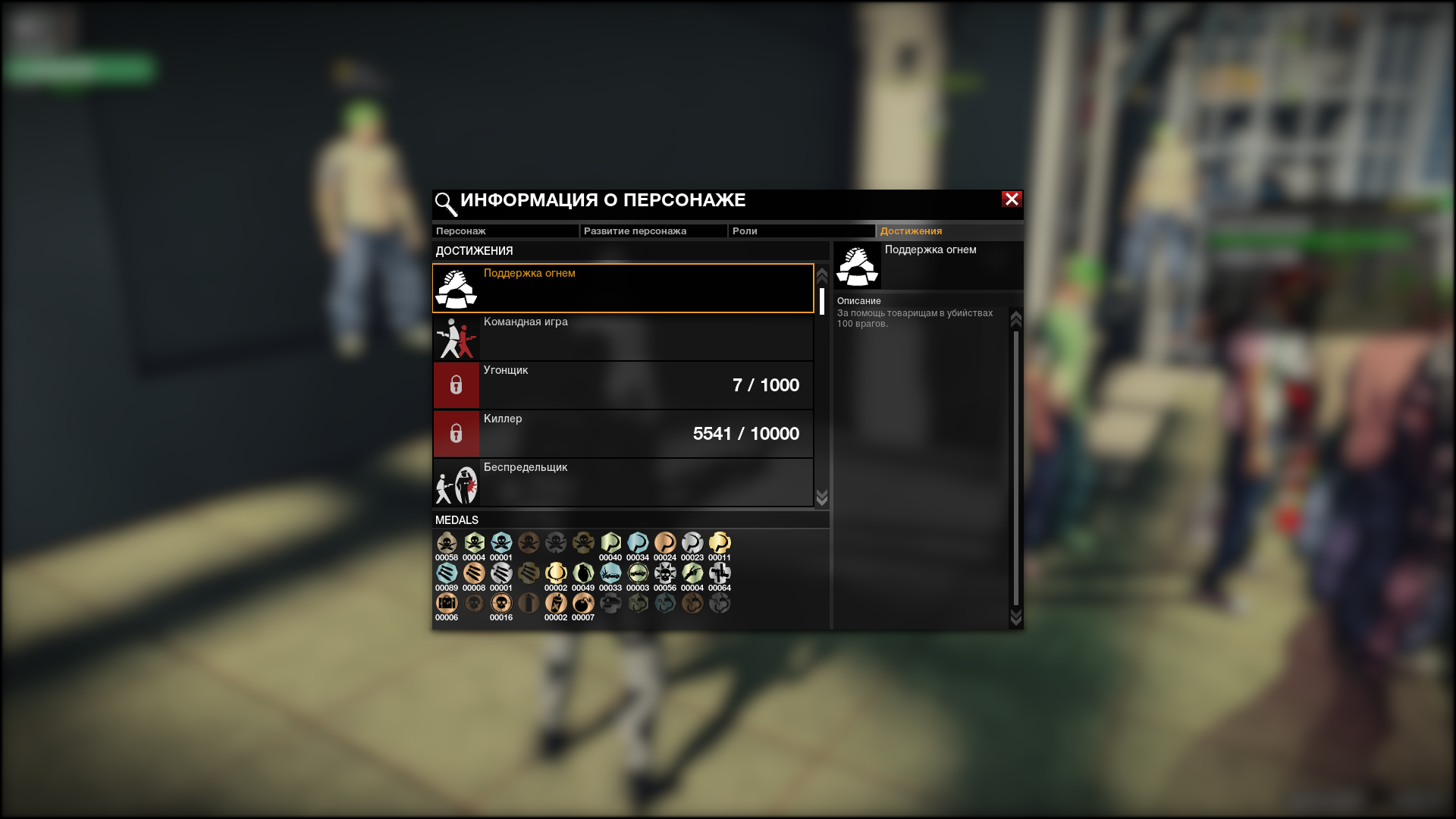Select the bomb medal with count 00007

point(583,604)
